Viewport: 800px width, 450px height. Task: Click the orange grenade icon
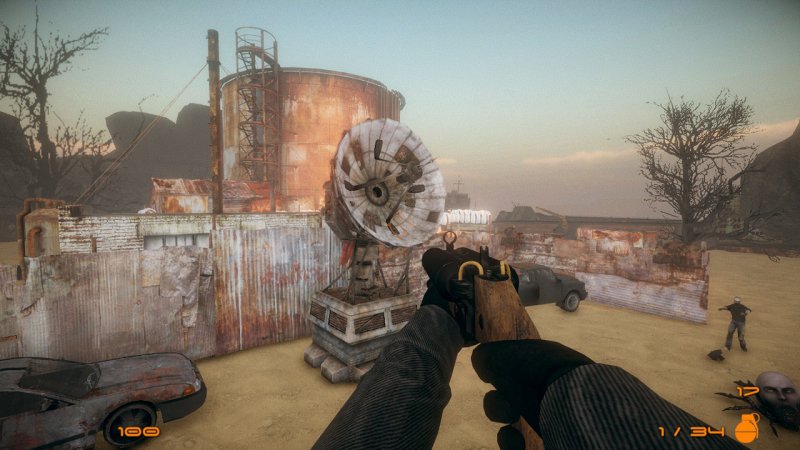click(746, 428)
